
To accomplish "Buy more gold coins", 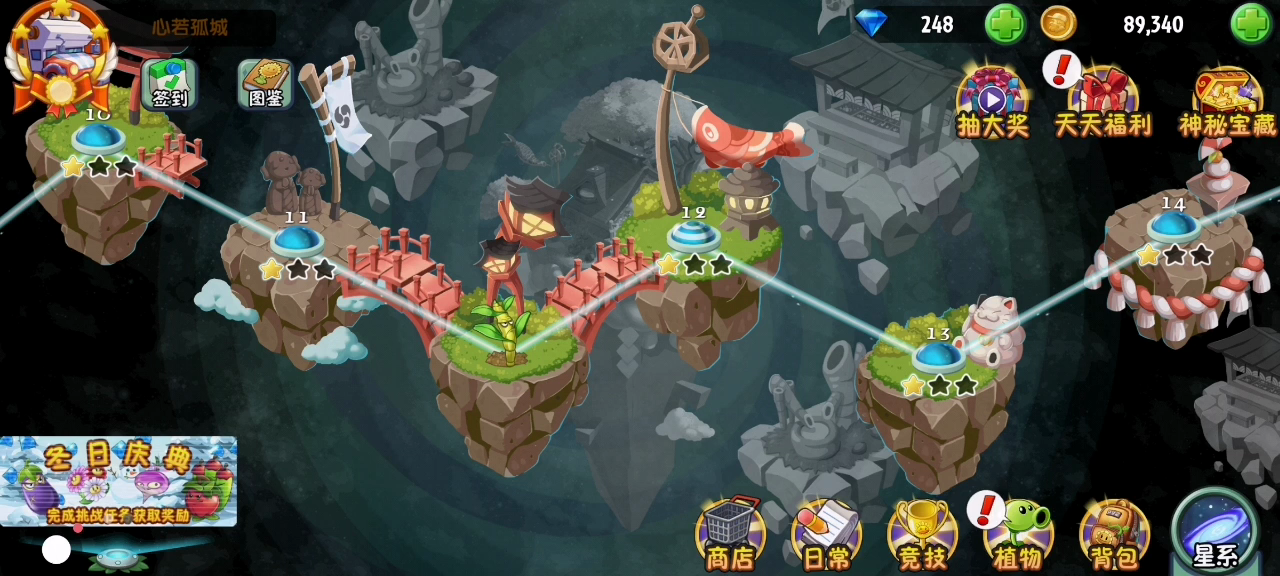I will (1251, 24).
